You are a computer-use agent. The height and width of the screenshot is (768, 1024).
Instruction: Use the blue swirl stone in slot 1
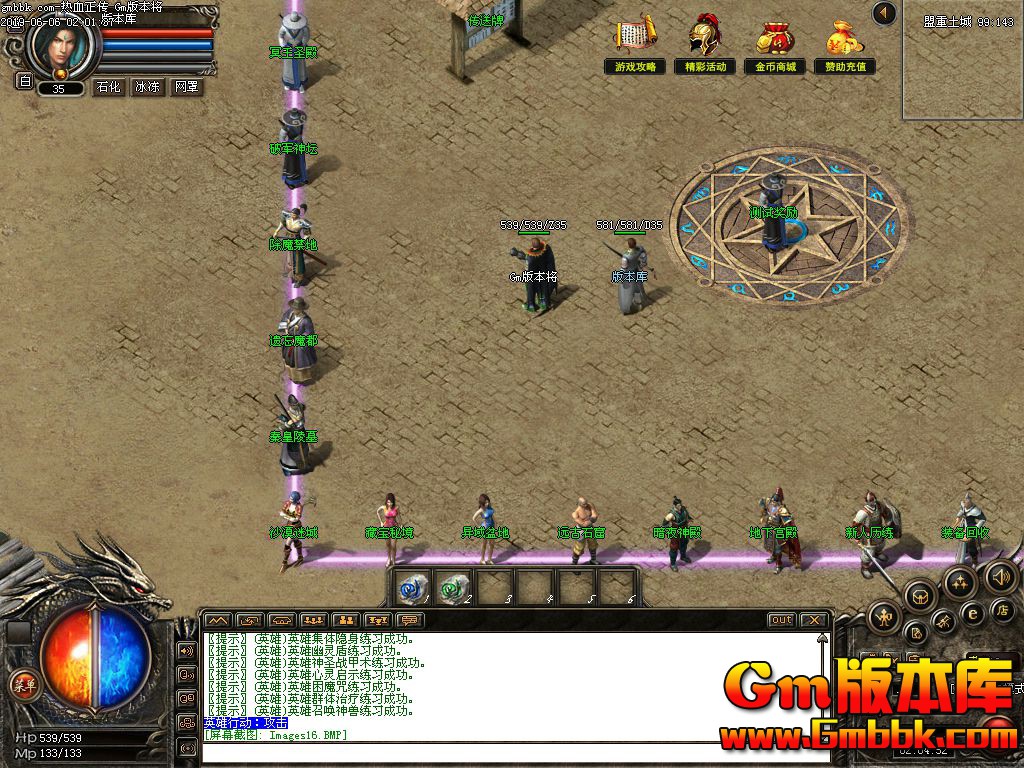[411, 585]
